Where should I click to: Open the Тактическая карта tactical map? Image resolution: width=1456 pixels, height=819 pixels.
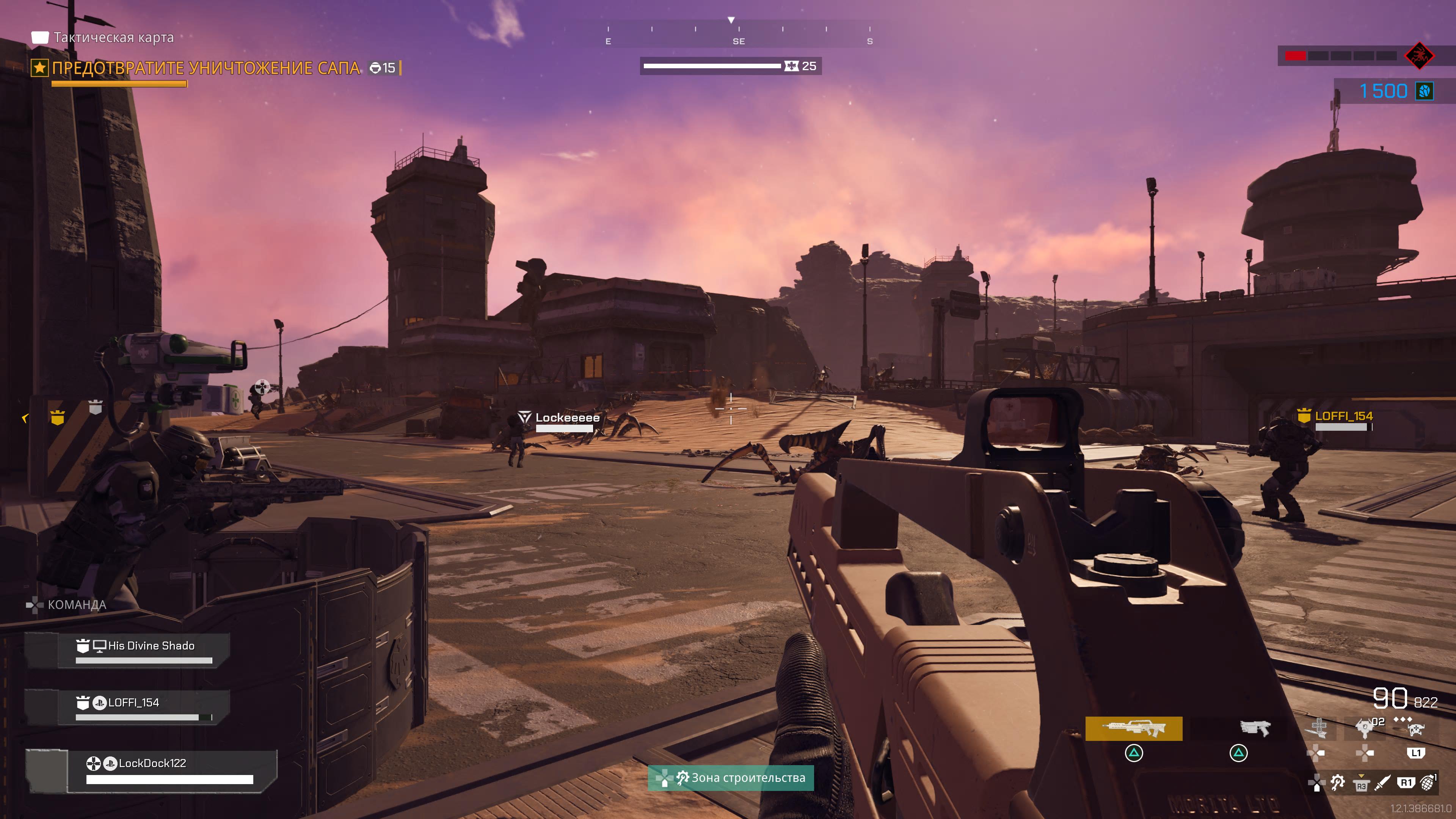(x=113, y=37)
